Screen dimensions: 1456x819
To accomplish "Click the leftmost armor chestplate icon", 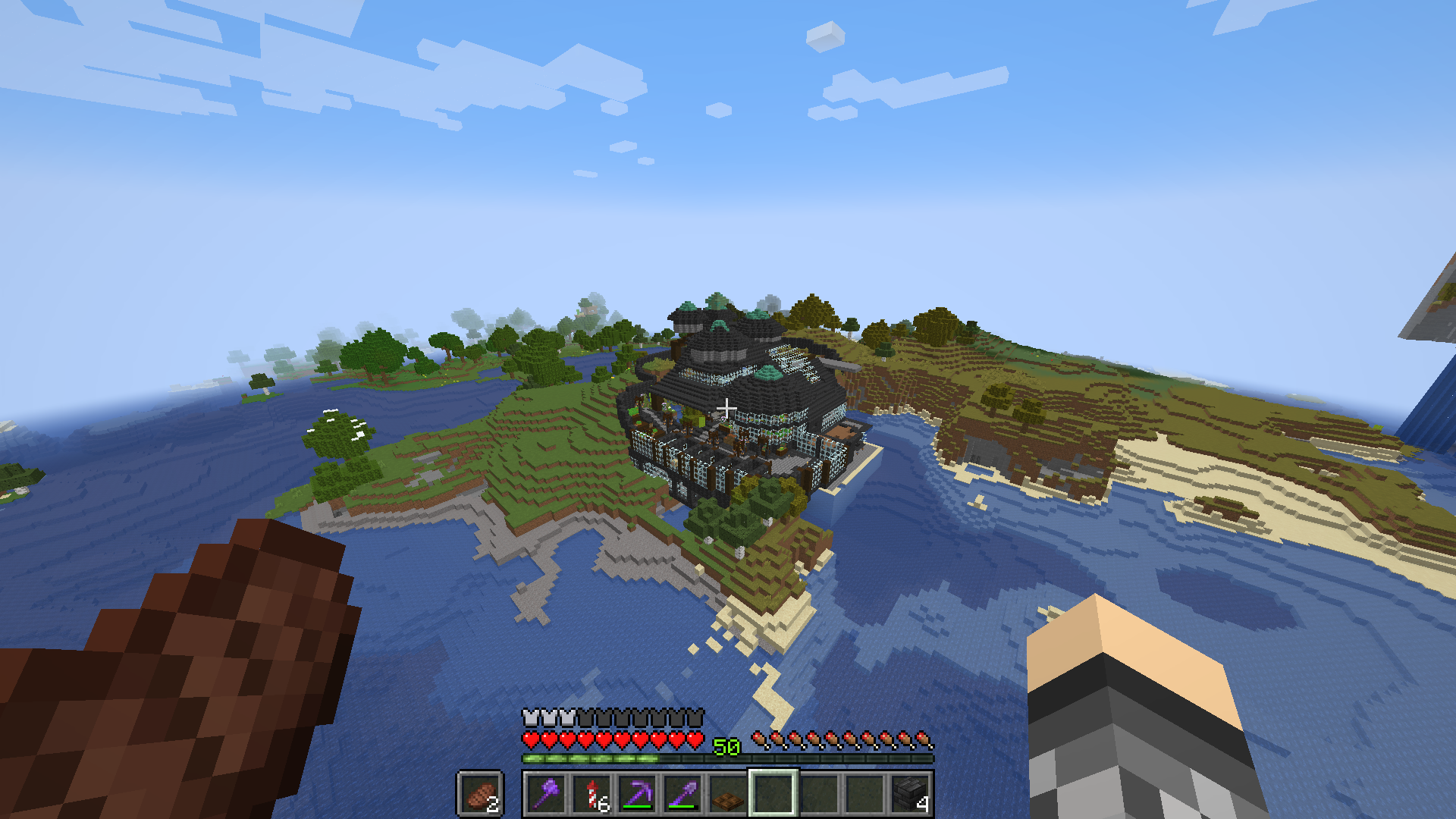I will tap(529, 717).
